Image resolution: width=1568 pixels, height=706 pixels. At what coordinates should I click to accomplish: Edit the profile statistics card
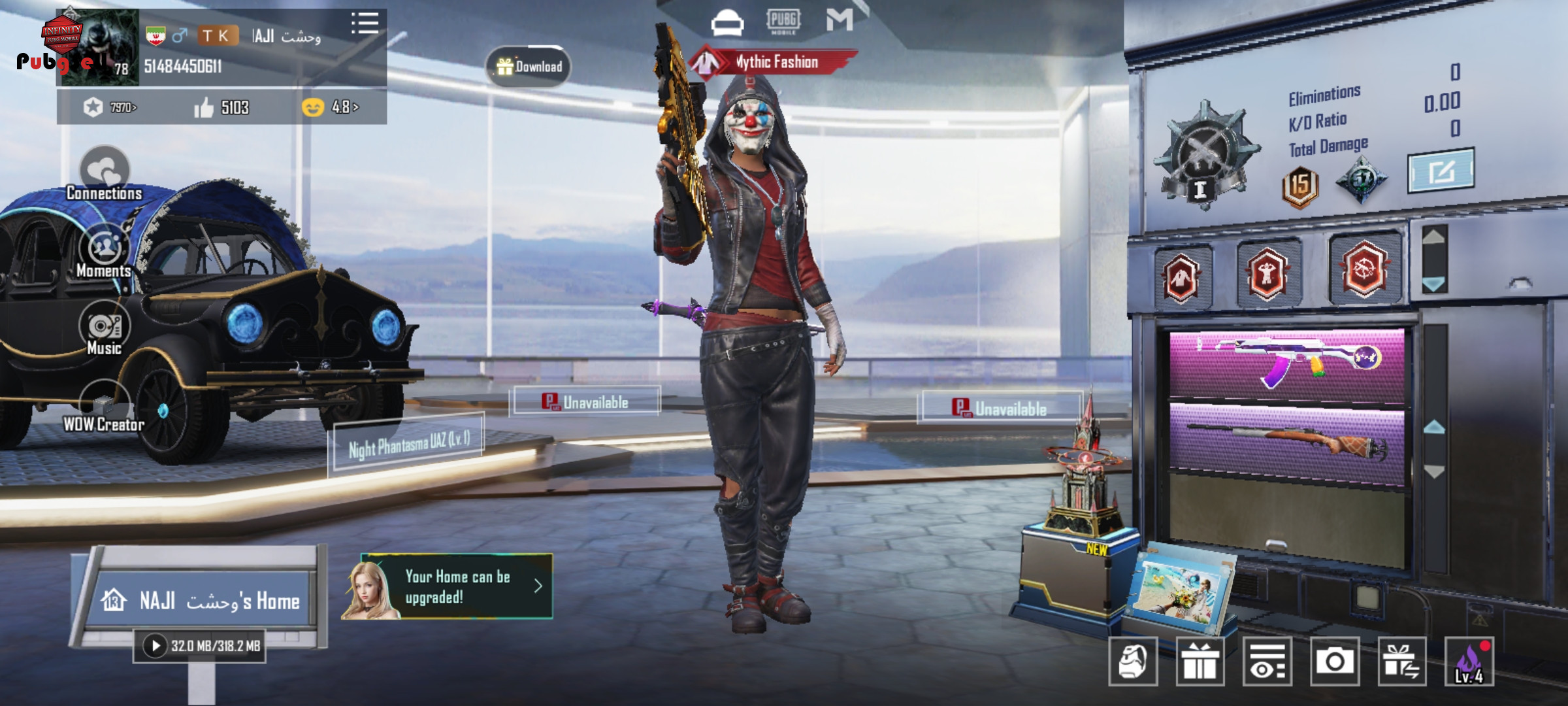pos(1441,171)
